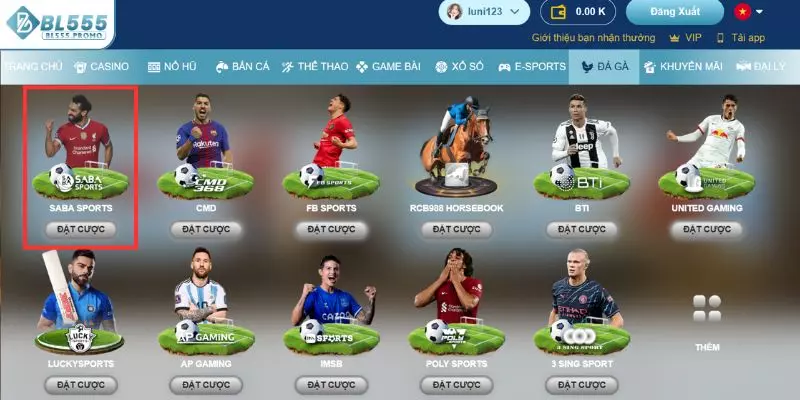Open the luni123 account dropdown
Viewport: 800px width, 400px height.
coord(484,12)
